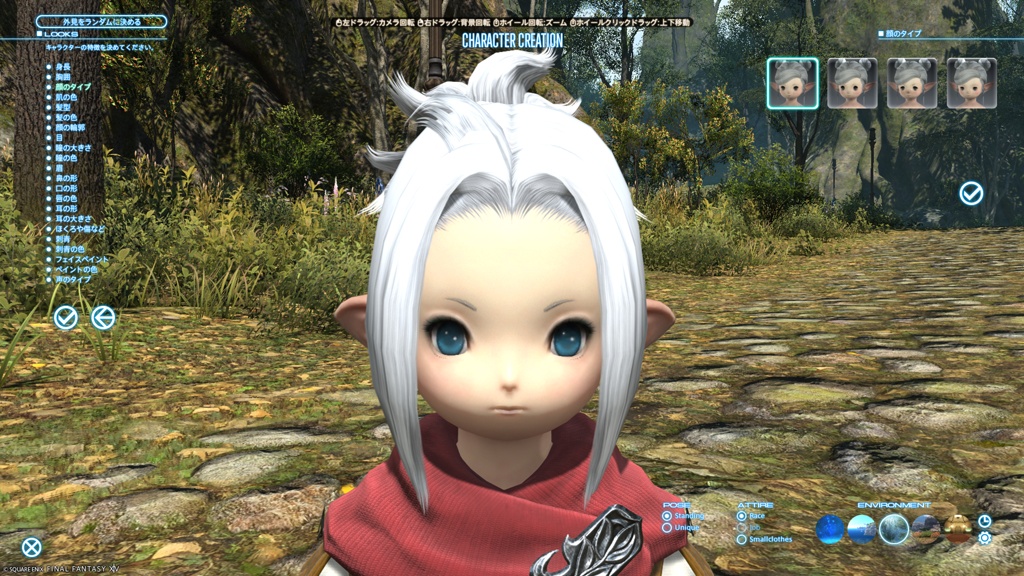The image size is (1024, 576).
Task: Choose the Standing pose option
Action: pos(667,516)
